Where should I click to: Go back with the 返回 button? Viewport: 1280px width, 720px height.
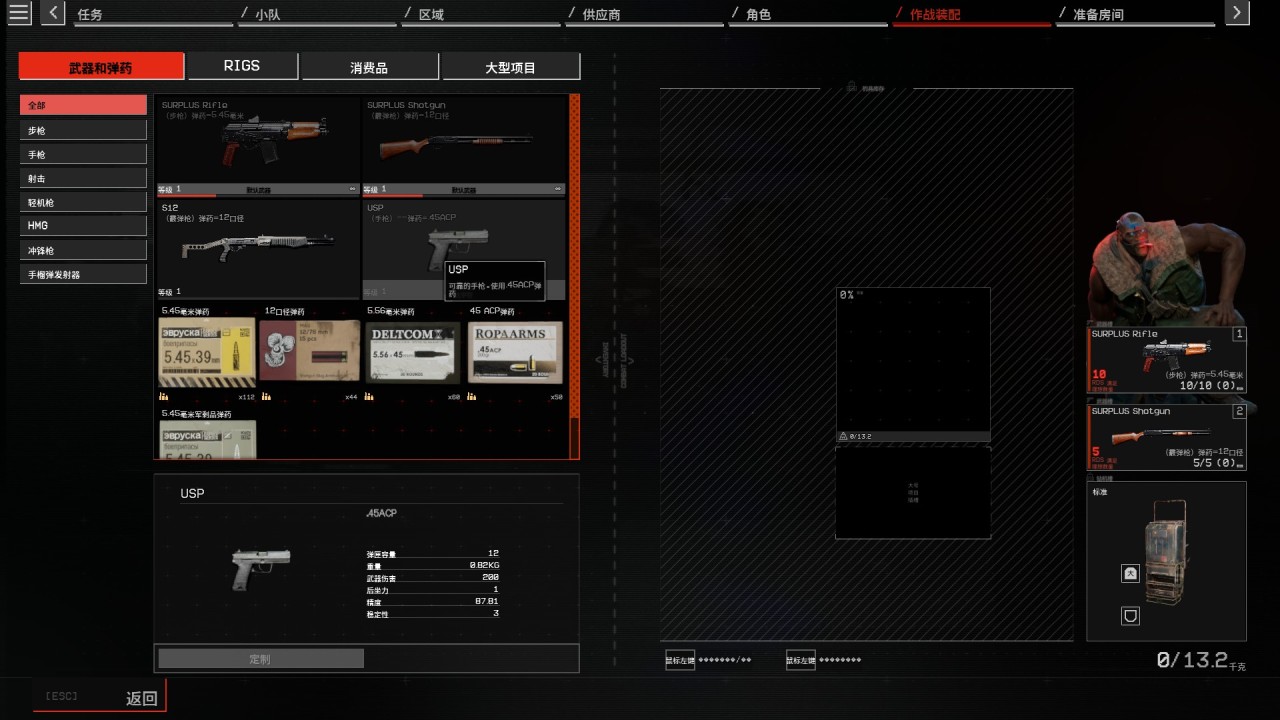(141, 698)
